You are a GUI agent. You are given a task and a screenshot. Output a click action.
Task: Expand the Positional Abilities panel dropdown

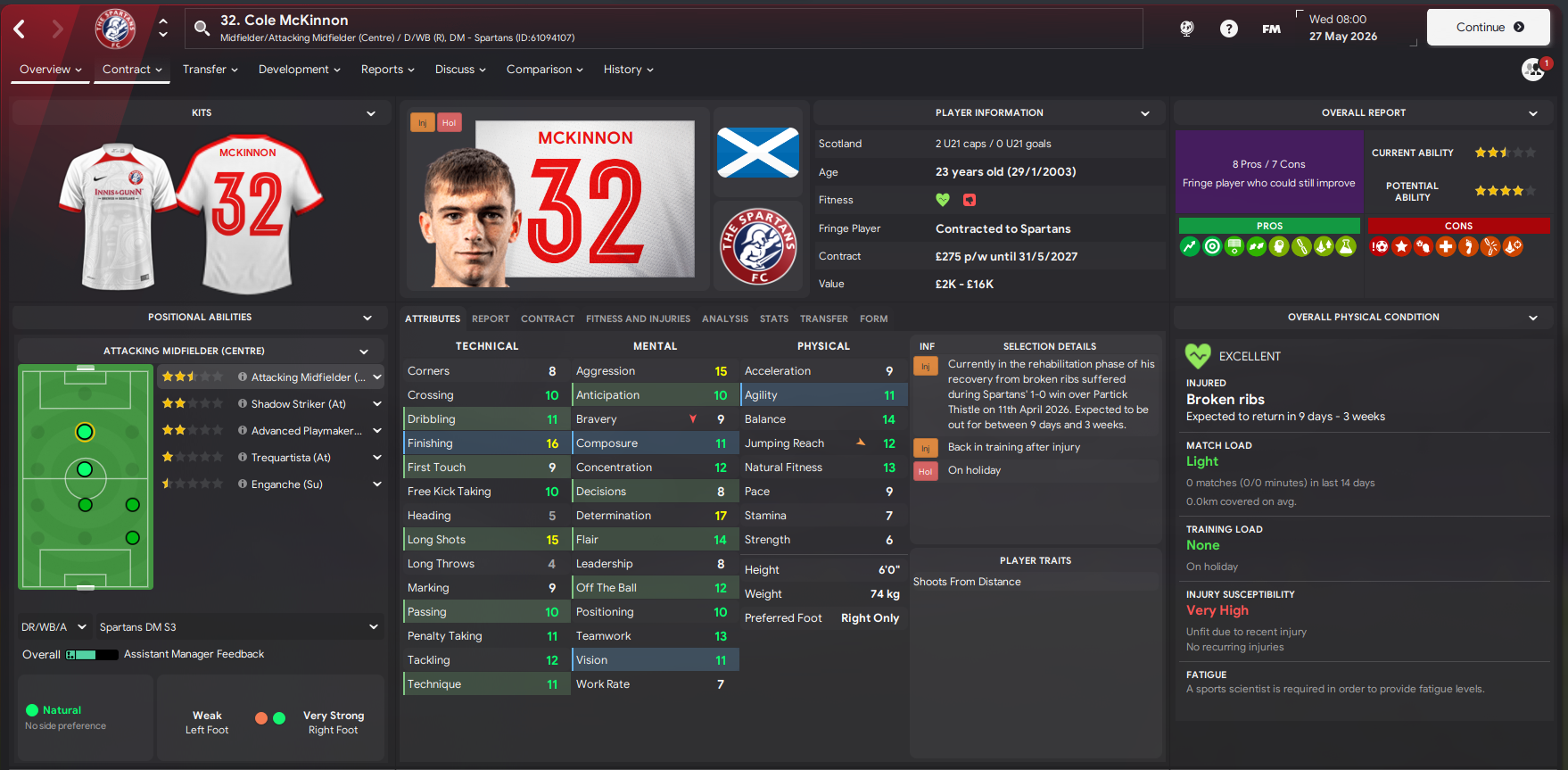click(367, 318)
